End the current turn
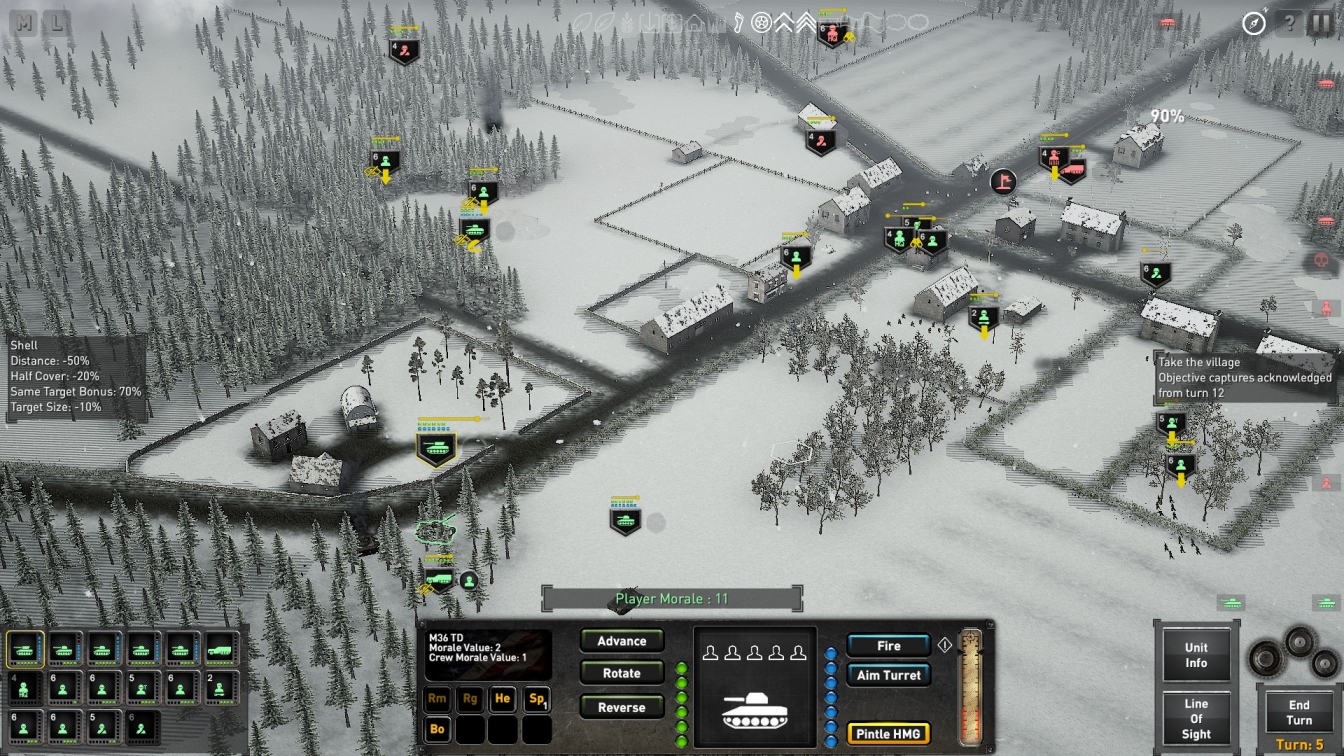 [x=1298, y=713]
